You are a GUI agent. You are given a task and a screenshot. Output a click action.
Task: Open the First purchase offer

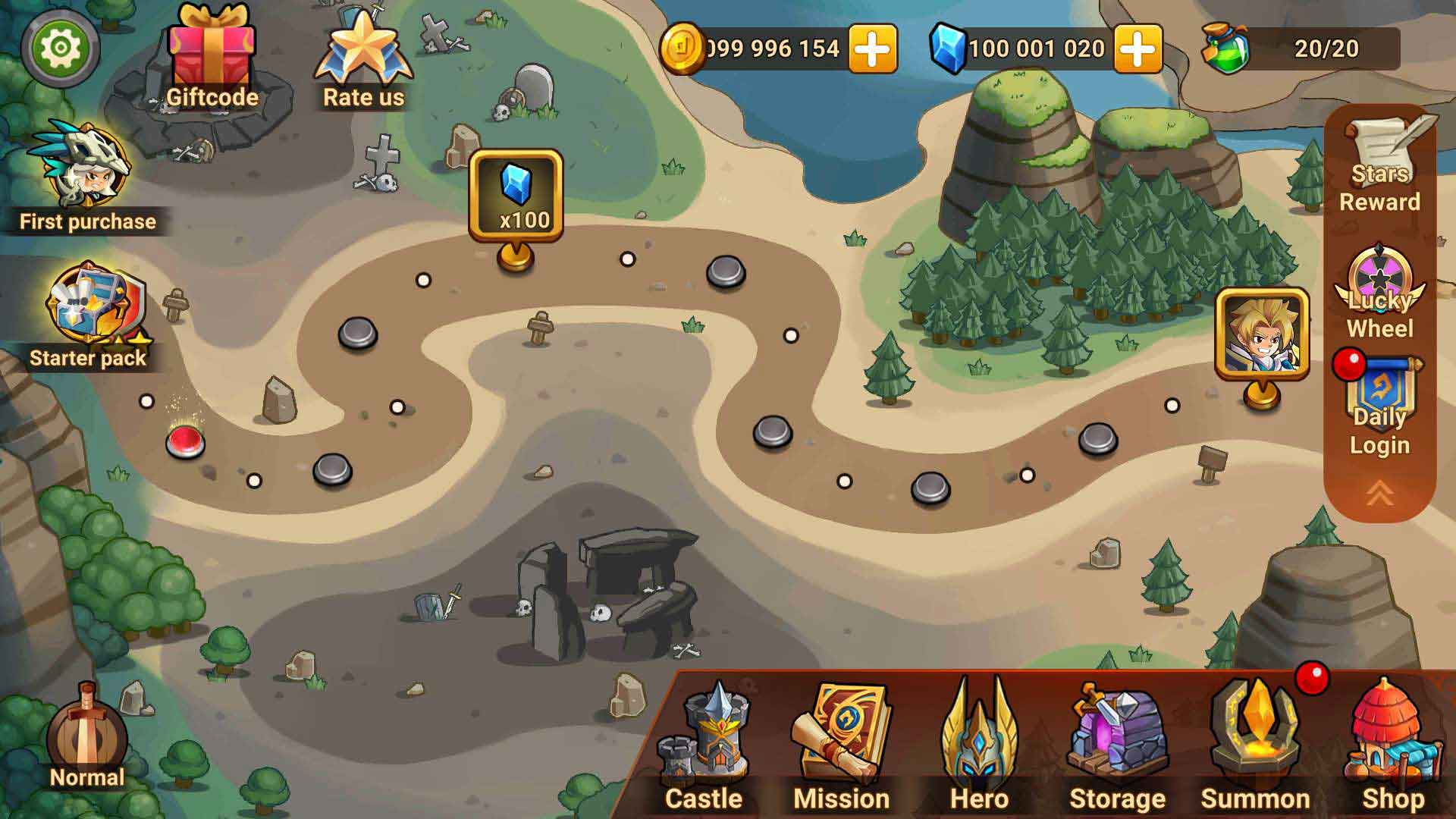pos(85,163)
